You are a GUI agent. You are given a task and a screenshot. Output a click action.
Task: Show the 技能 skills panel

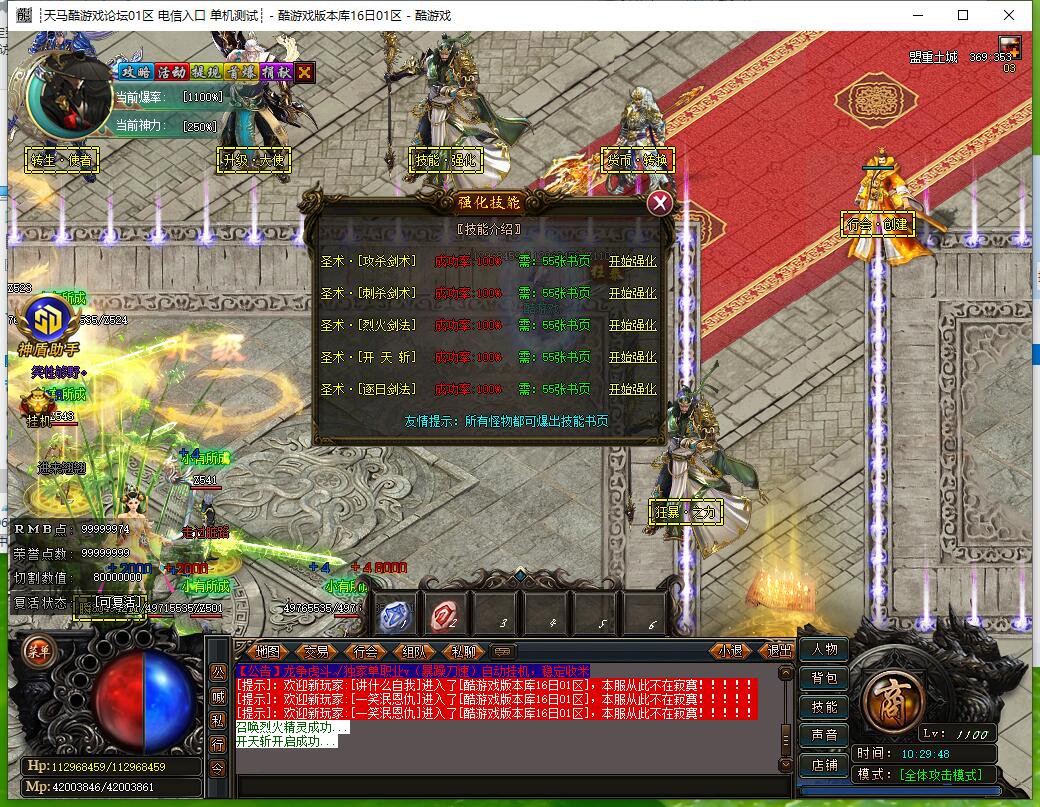(824, 707)
